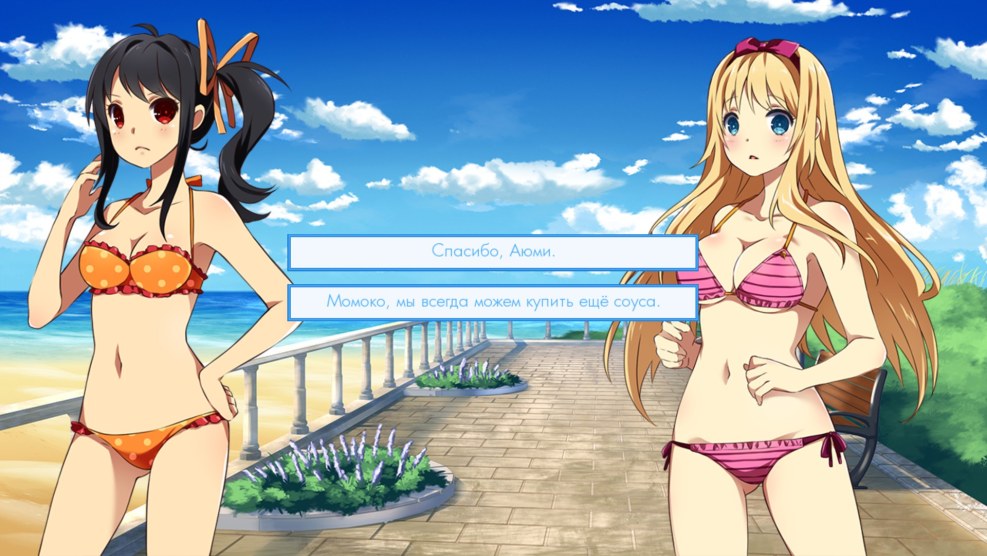Select "Момоко, мы всегда можем купить ещё соуса."

click(x=492, y=302)
